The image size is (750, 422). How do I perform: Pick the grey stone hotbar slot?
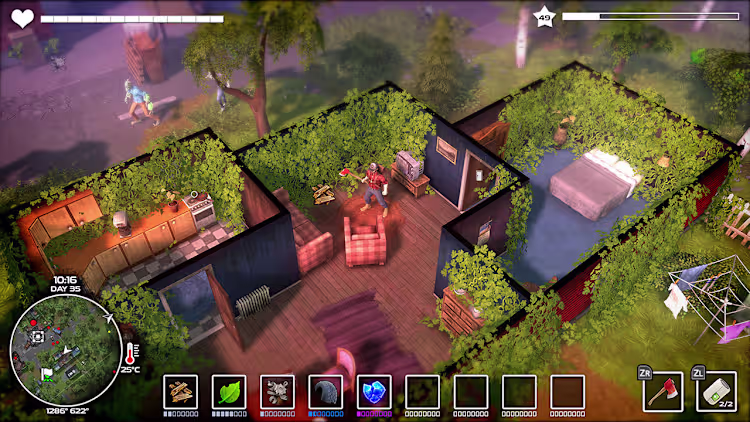point(325,391)
